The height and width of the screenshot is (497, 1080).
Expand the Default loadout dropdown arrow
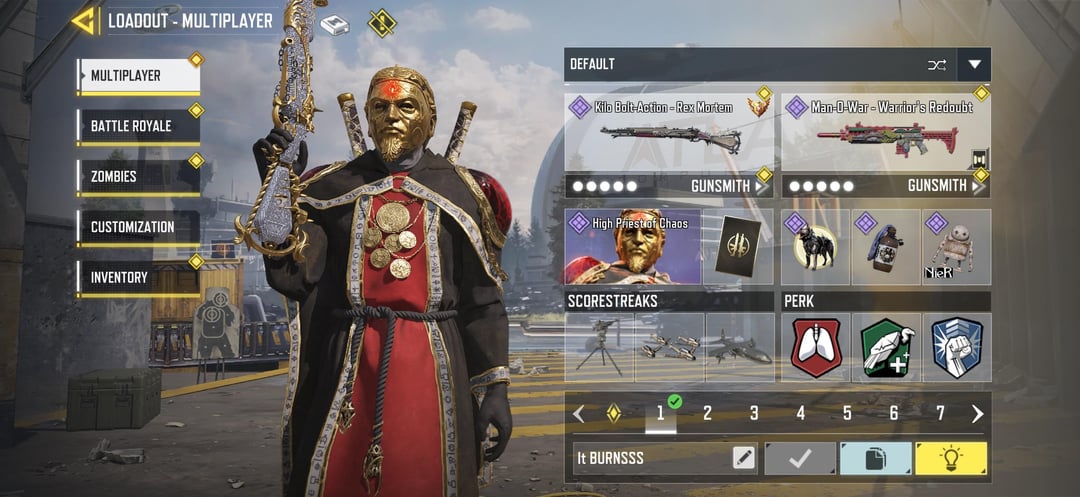click(974, 65)
